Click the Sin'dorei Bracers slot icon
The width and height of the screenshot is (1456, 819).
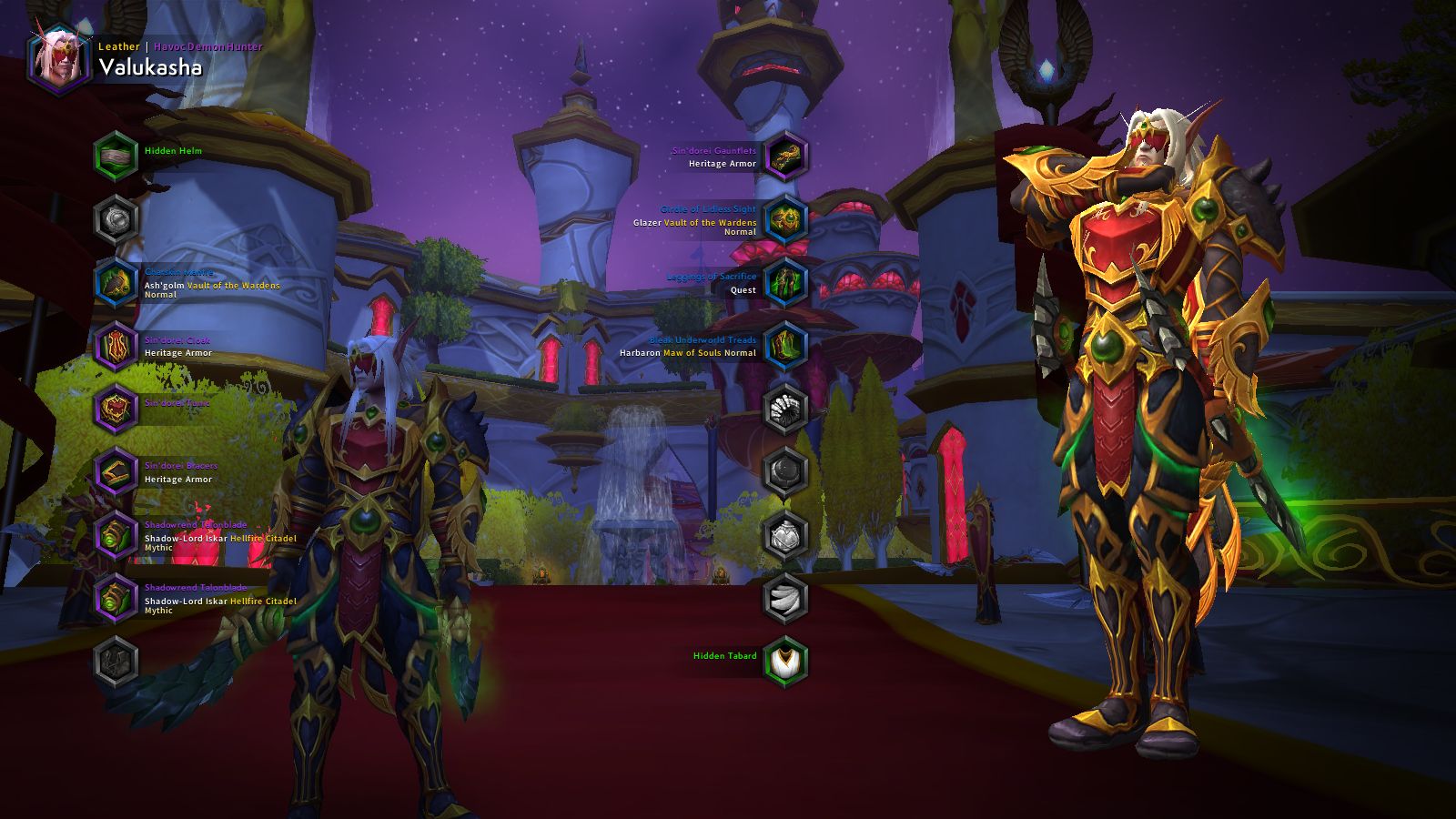point(116,470)
